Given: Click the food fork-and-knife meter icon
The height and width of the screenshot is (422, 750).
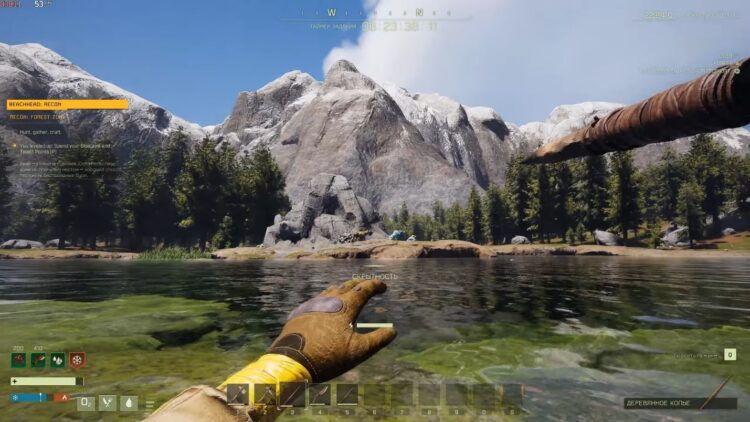Looking at the screenshot, I should click(x=108, y=403).
